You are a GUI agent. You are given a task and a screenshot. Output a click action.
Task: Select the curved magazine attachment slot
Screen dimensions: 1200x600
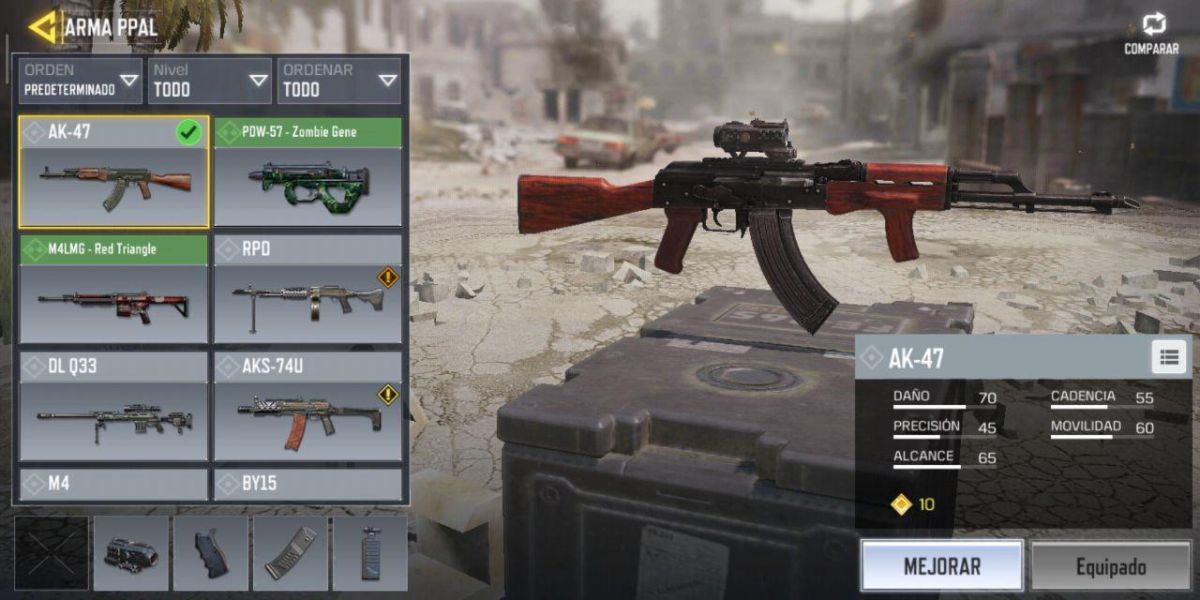tap(290, 553)
